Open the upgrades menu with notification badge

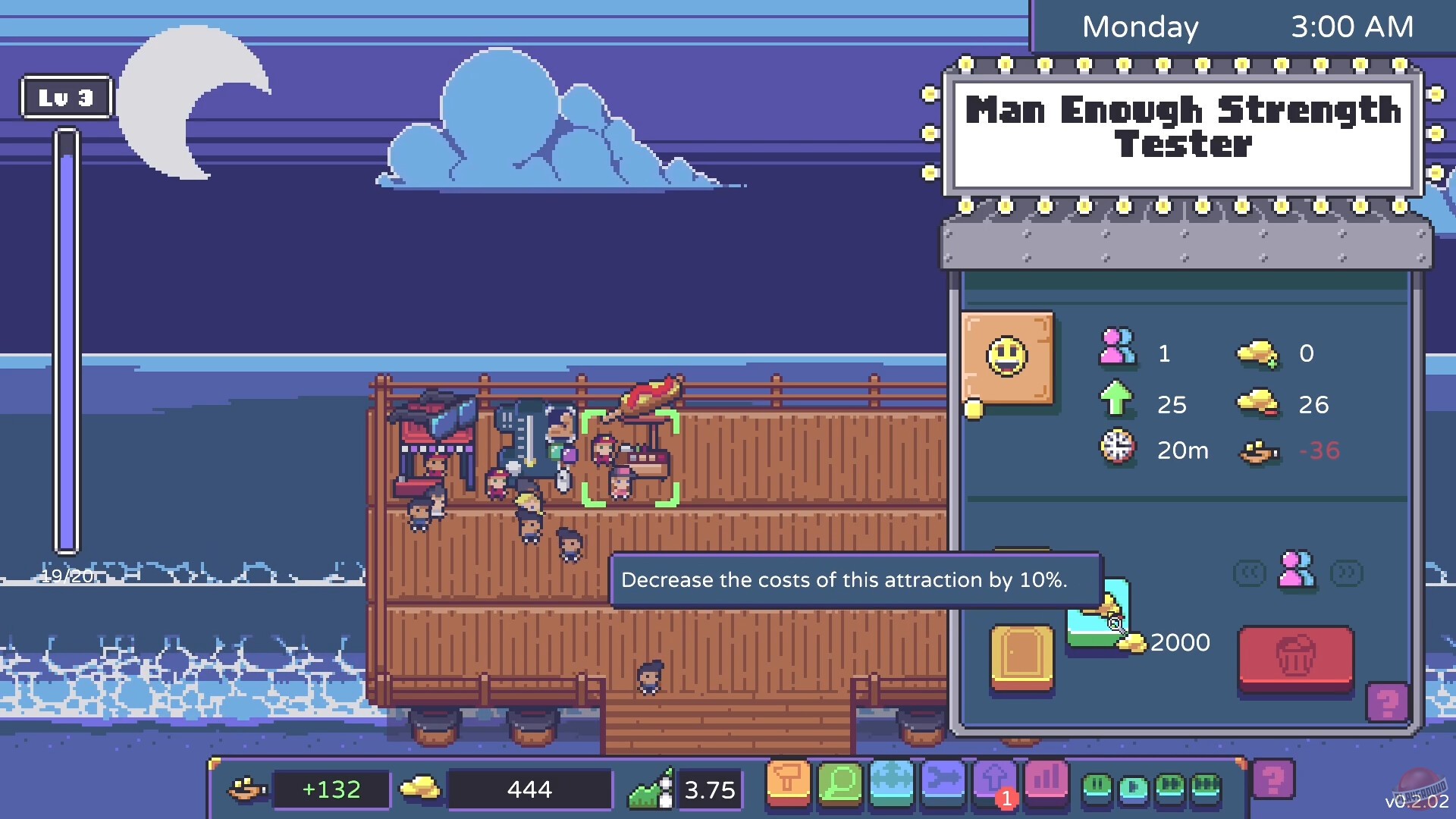point(995,781)
